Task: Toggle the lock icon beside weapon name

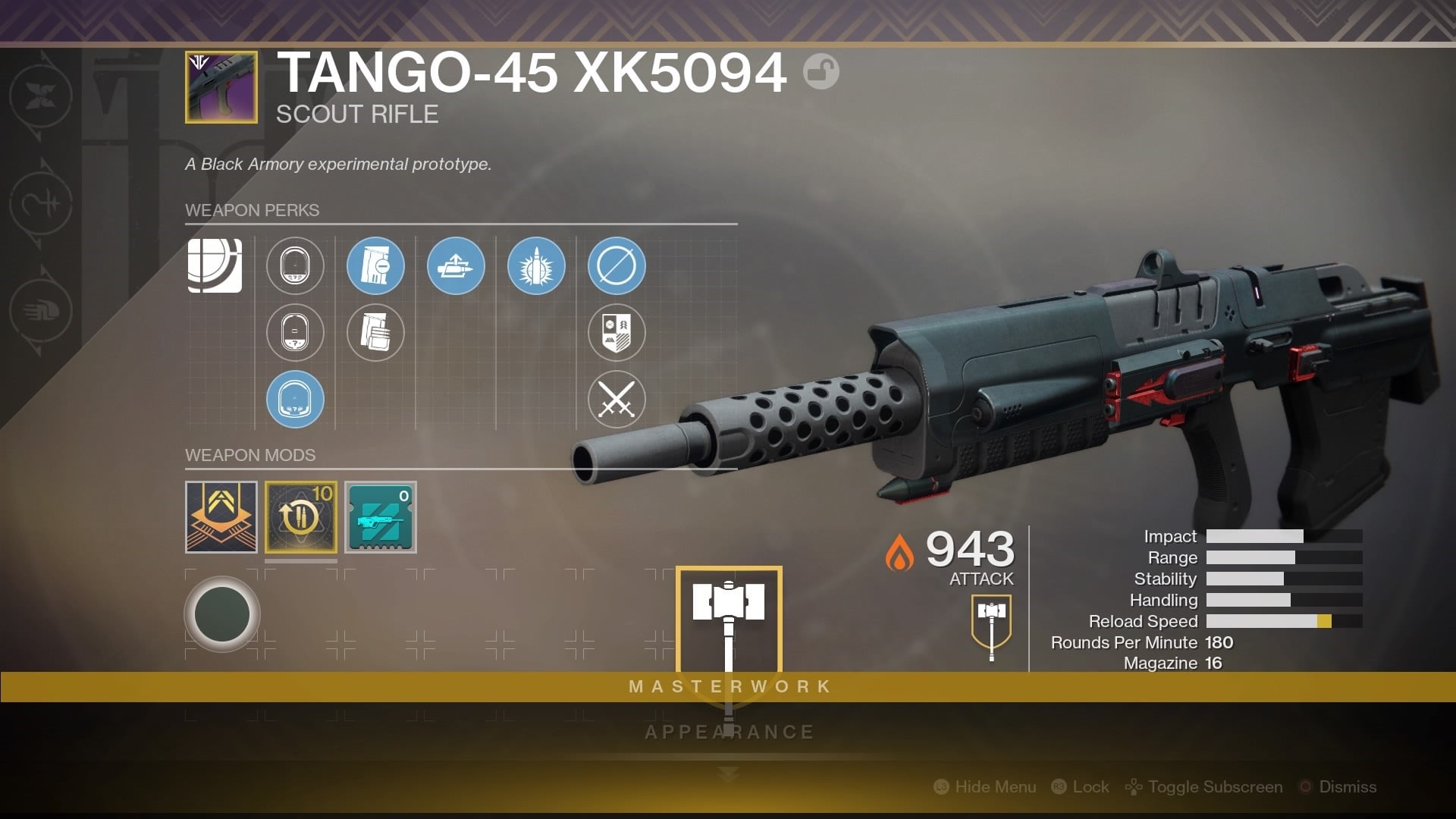Action: (821, 72)
